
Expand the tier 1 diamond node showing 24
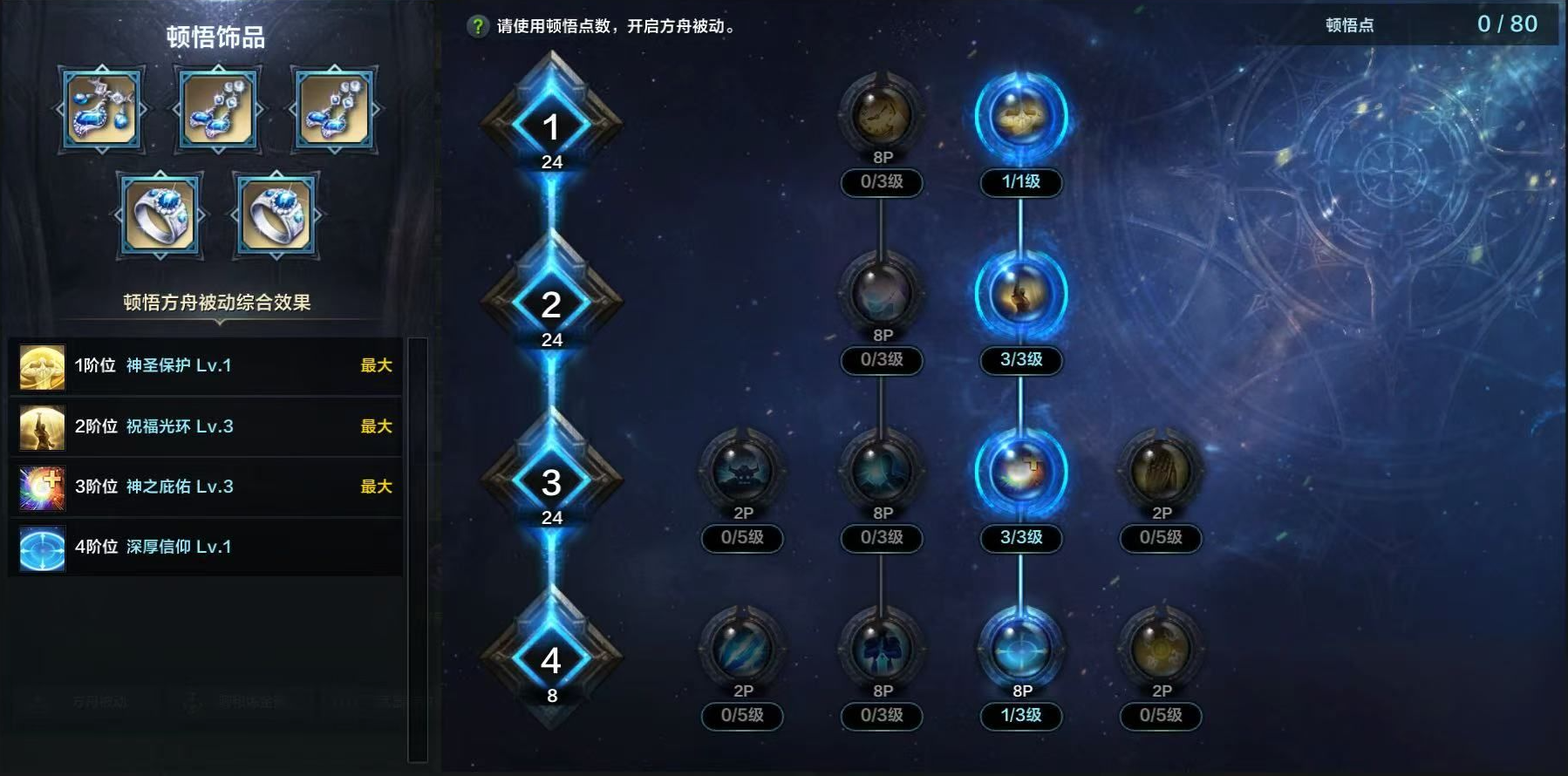coord(550,126)
